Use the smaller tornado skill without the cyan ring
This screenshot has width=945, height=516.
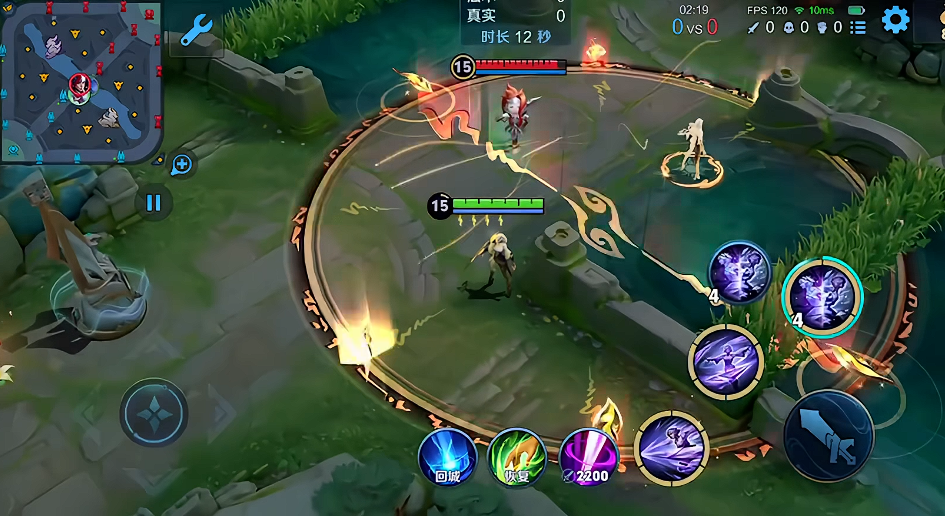740,272
